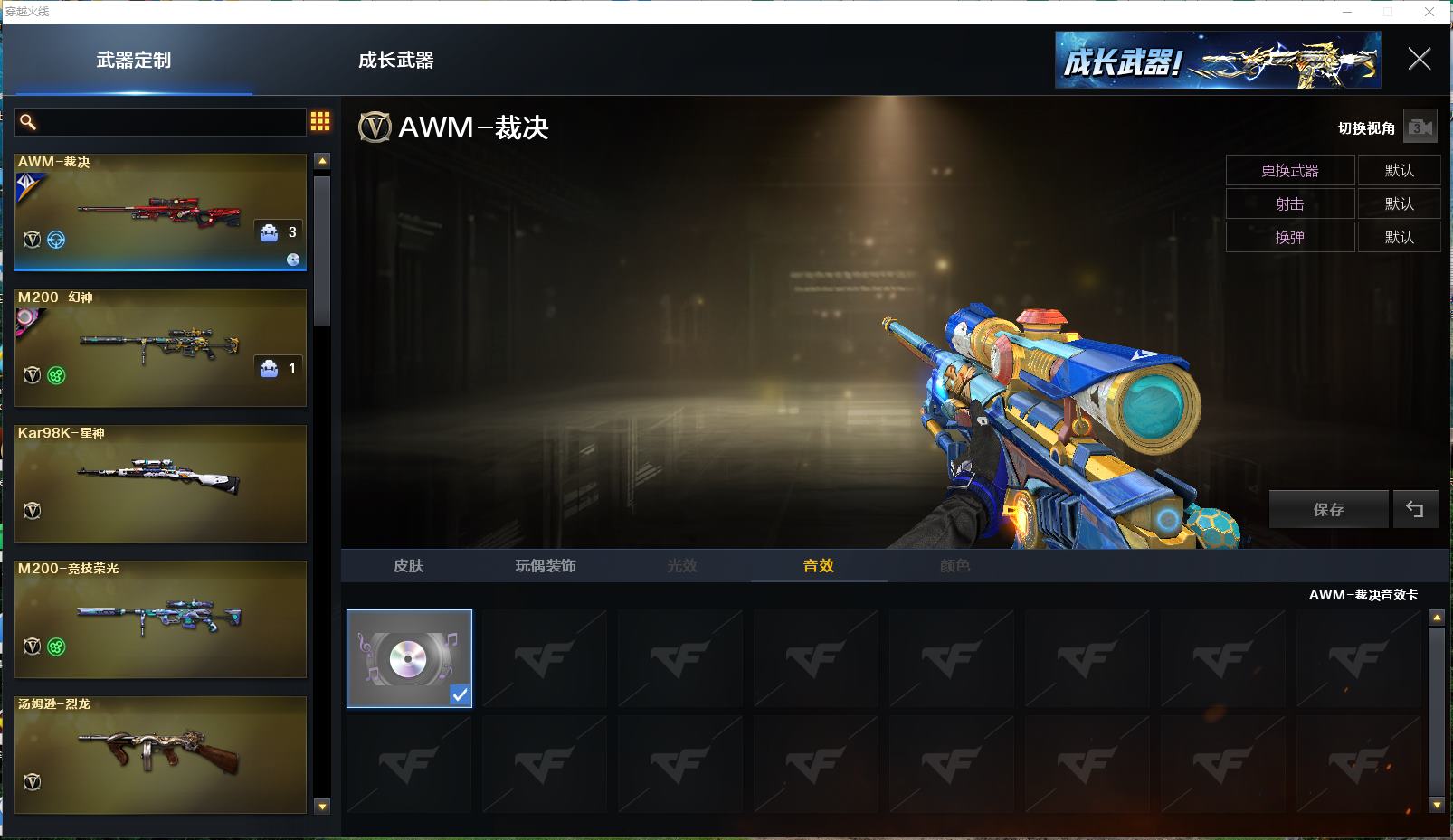Select the 射击 animation option
The height and width of the screenshot is (840, 1453).
(1289, 204)
